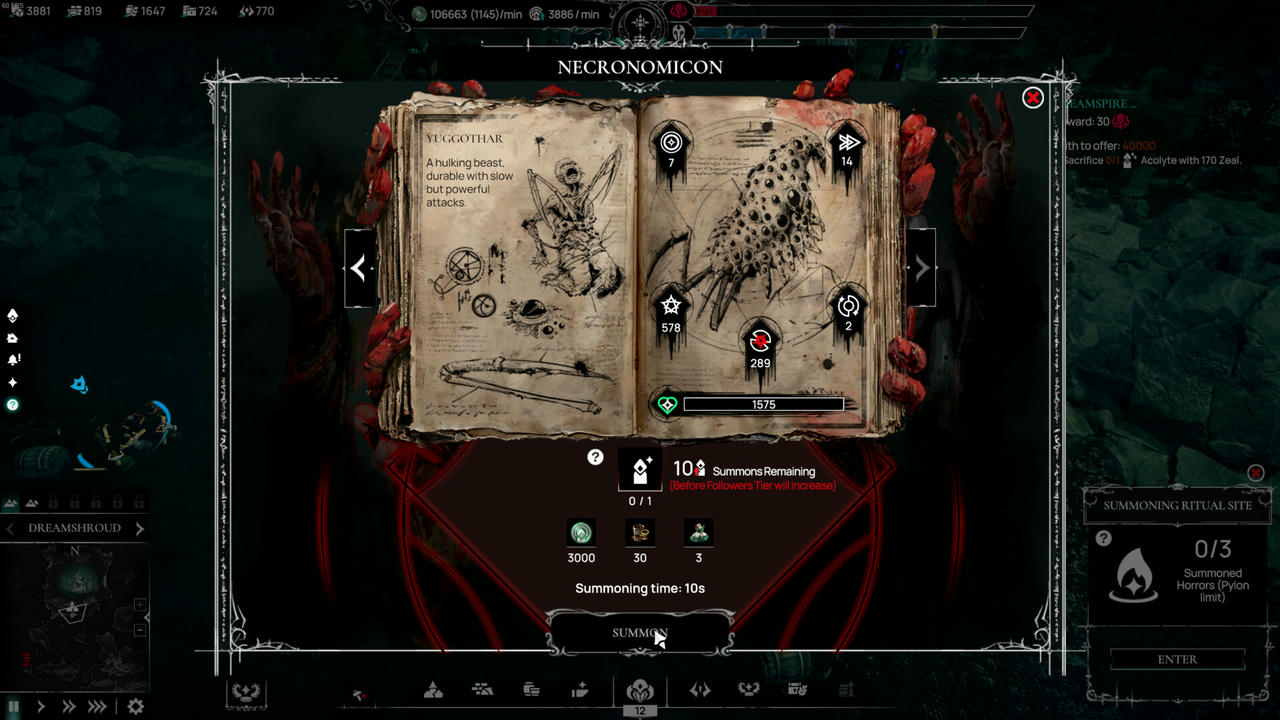The image size is (1280, 720).
Task: Click the right chevron next to DREAMSHROUD
Action: coord(139,527)
